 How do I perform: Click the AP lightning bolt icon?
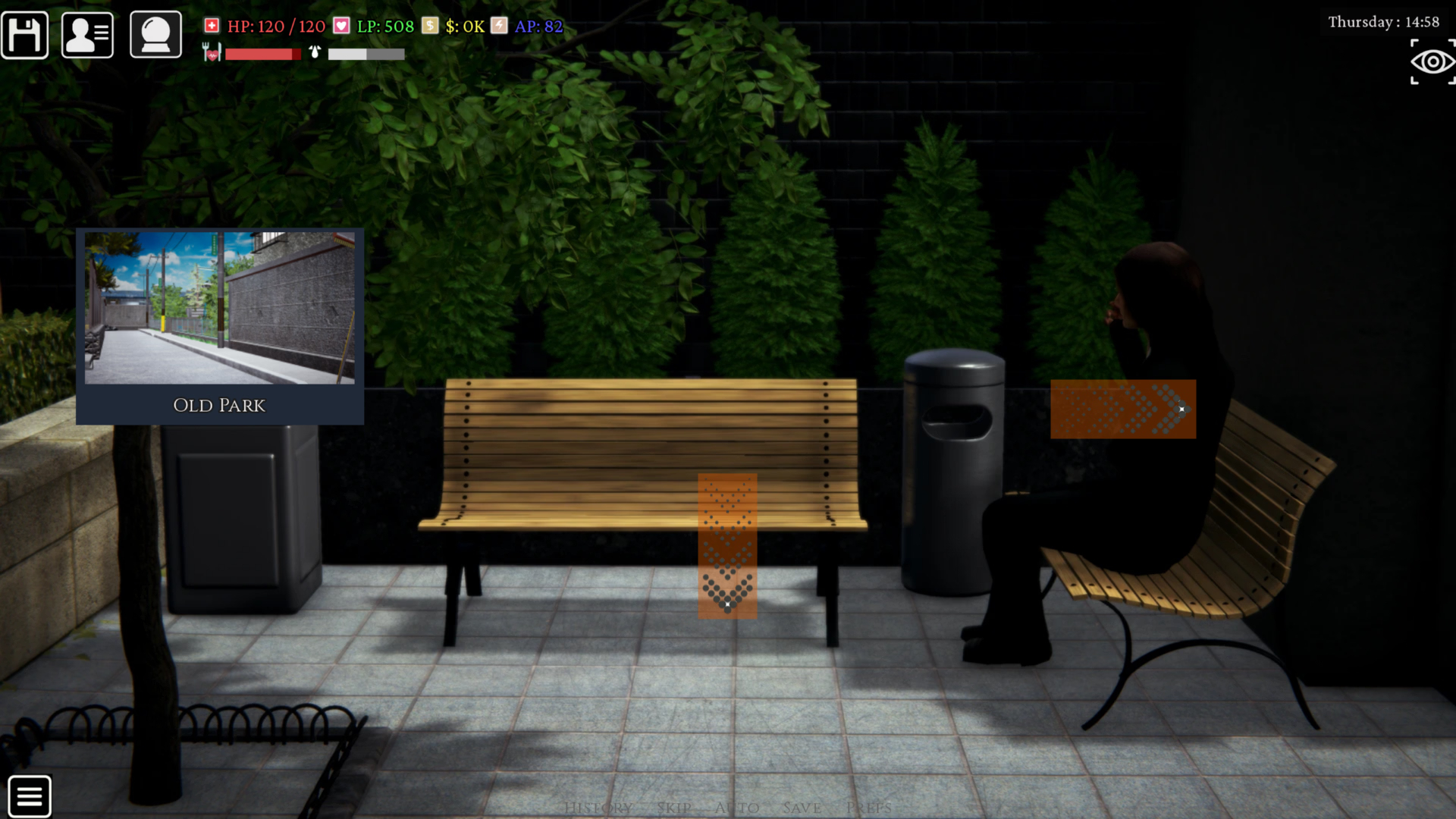click(x=499, y=25)
